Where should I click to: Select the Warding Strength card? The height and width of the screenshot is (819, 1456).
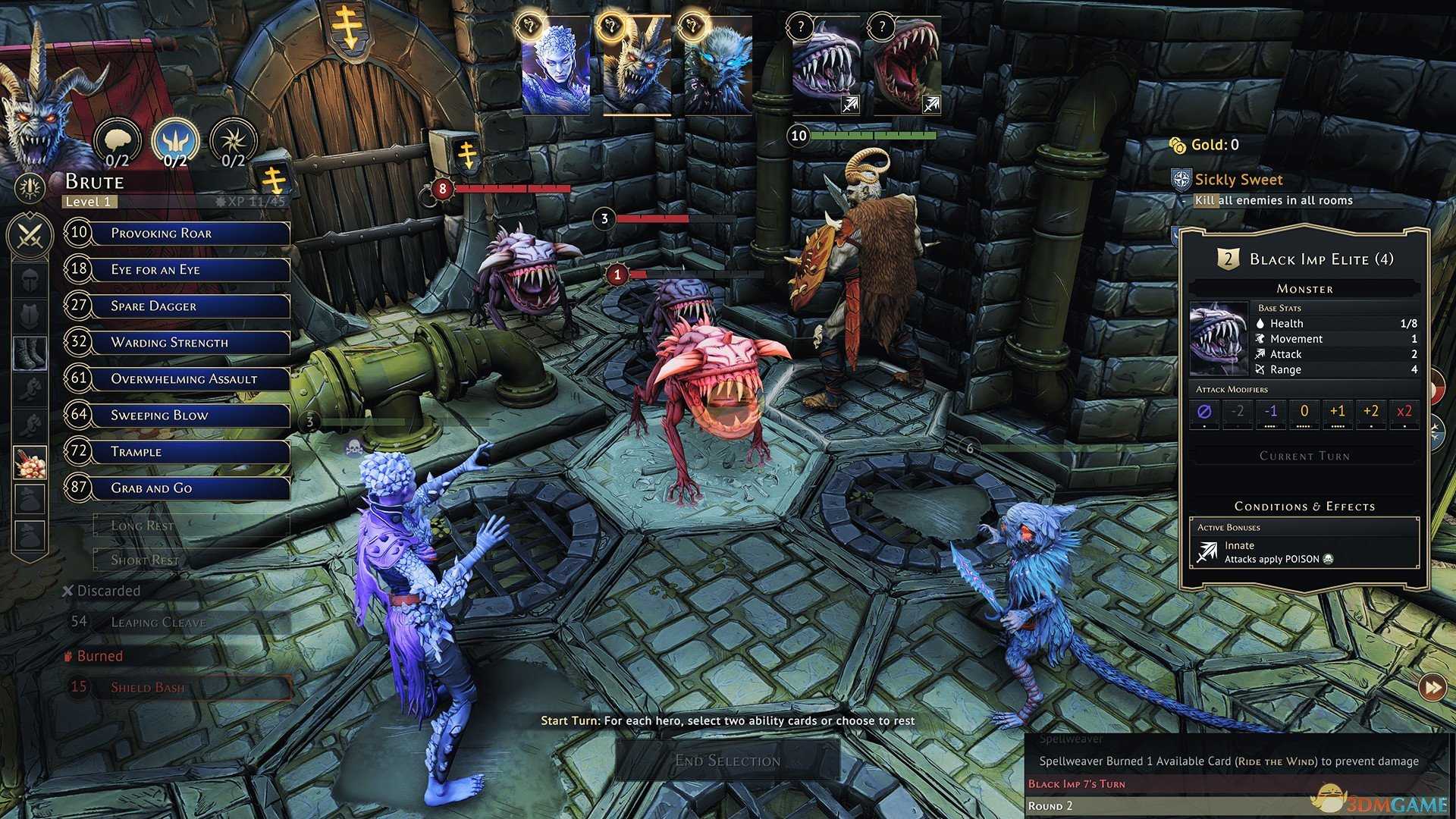point(188,342)
